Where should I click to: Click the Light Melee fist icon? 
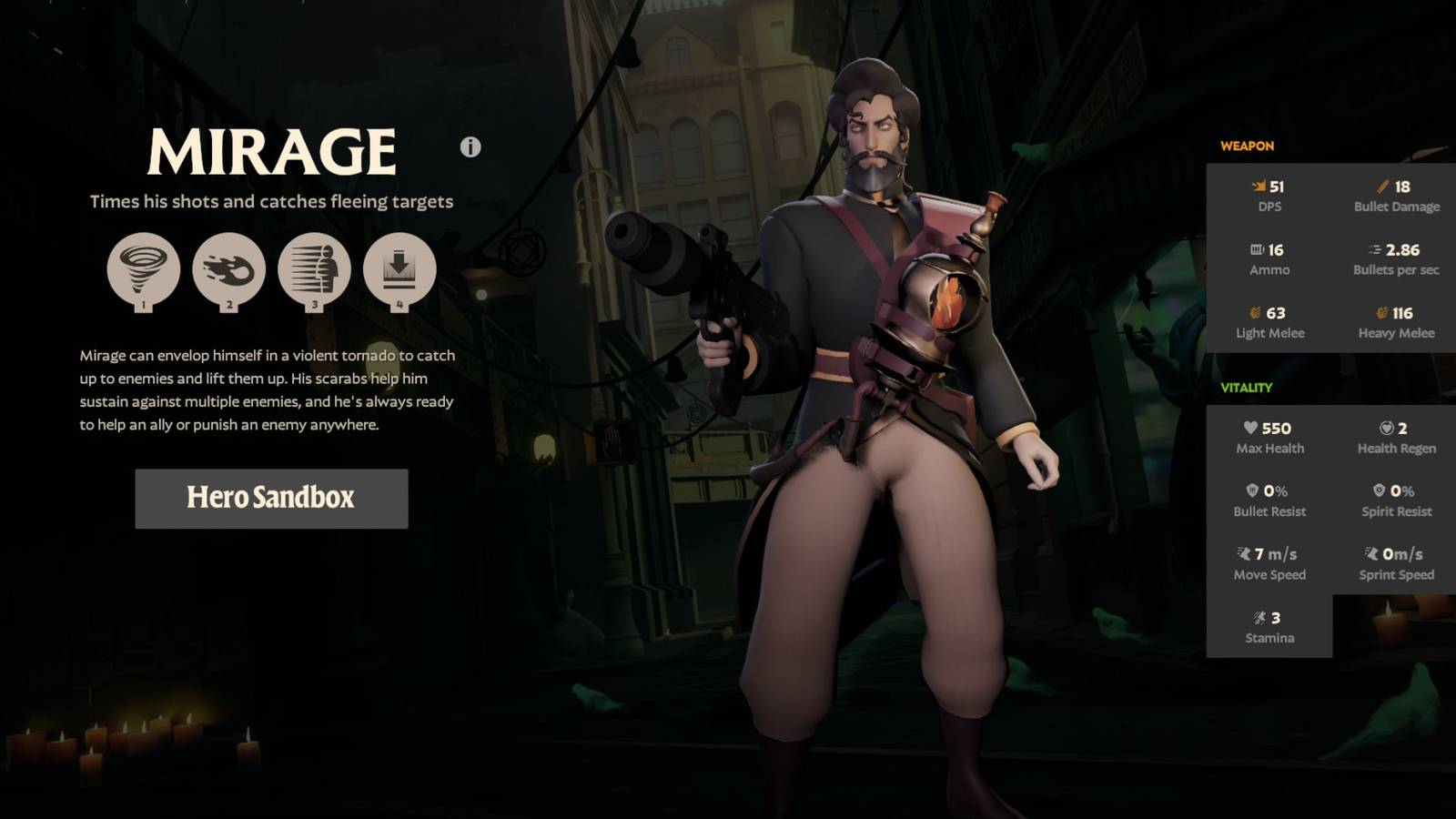[1254, 312]
